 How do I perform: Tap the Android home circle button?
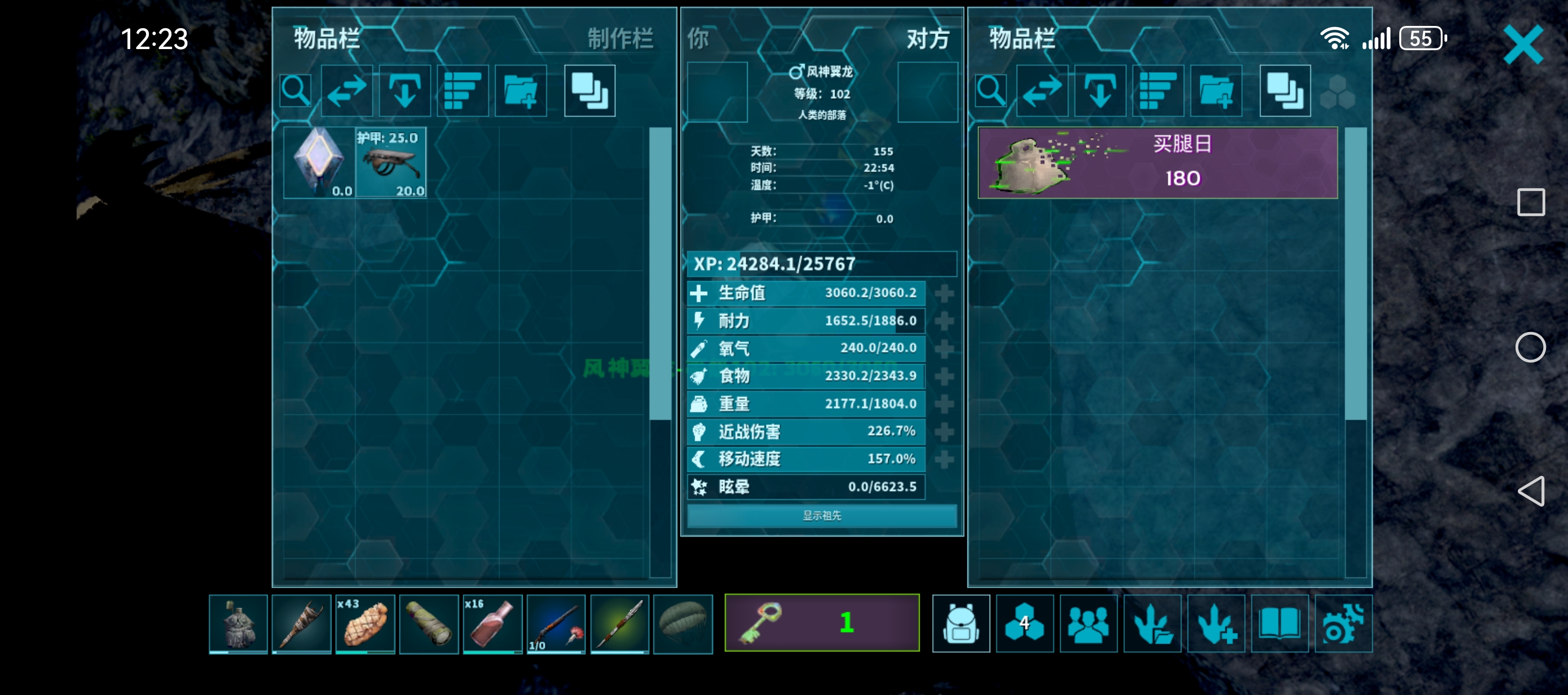[1531, 348]
